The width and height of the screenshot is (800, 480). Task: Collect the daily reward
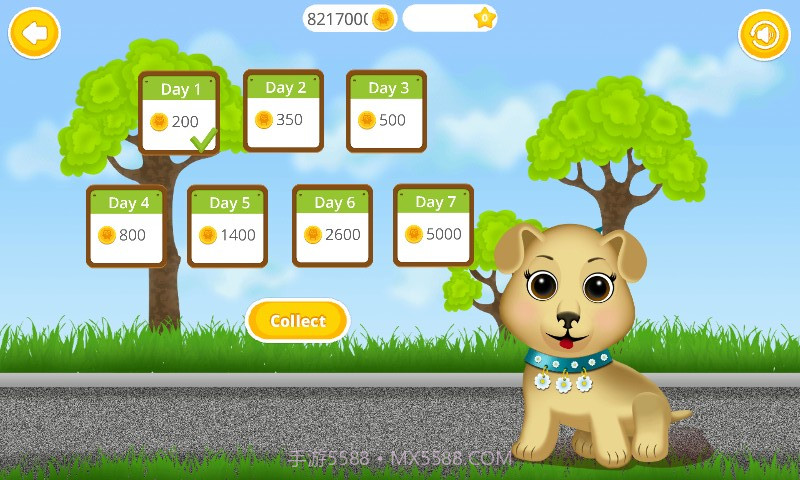pos(297,321)
